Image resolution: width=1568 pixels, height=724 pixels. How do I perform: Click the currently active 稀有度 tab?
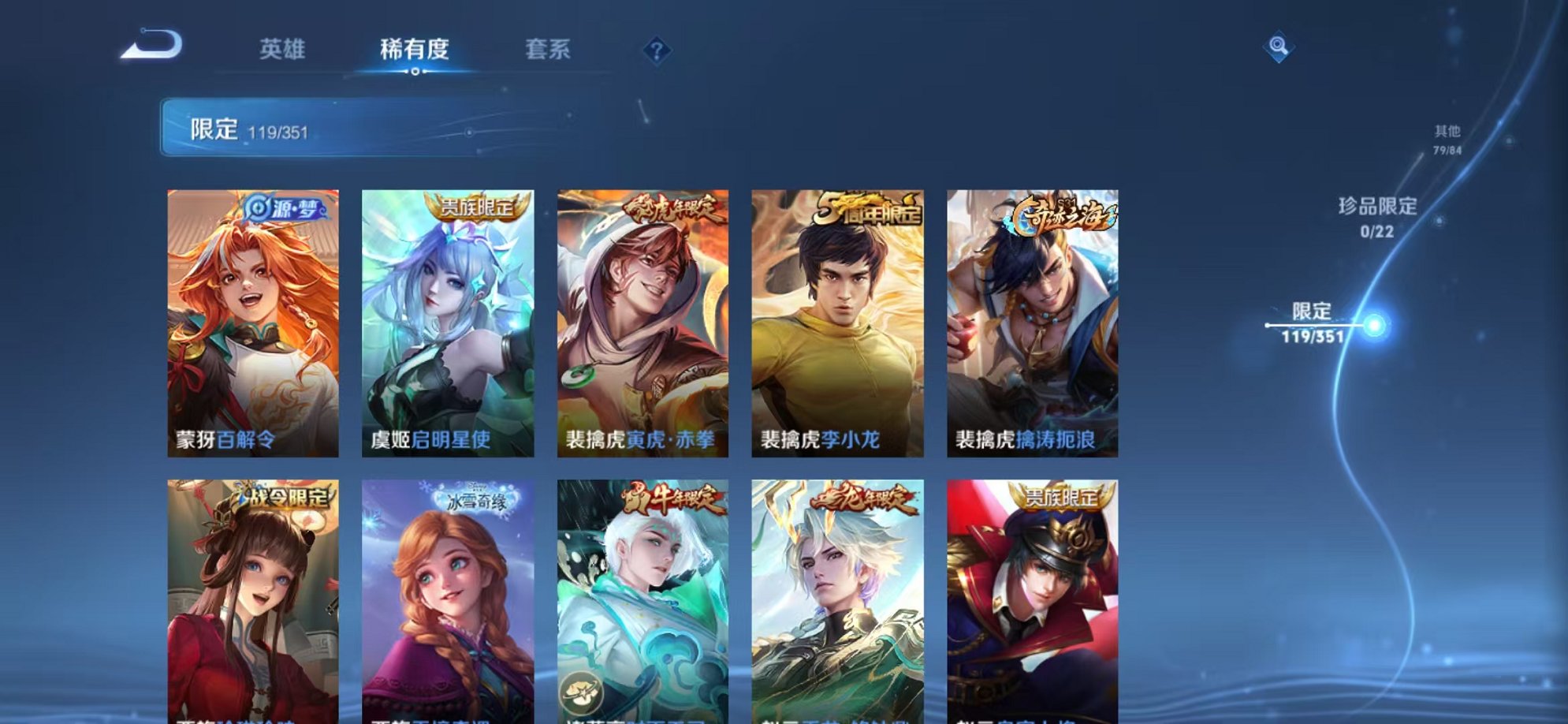point(415,47)
